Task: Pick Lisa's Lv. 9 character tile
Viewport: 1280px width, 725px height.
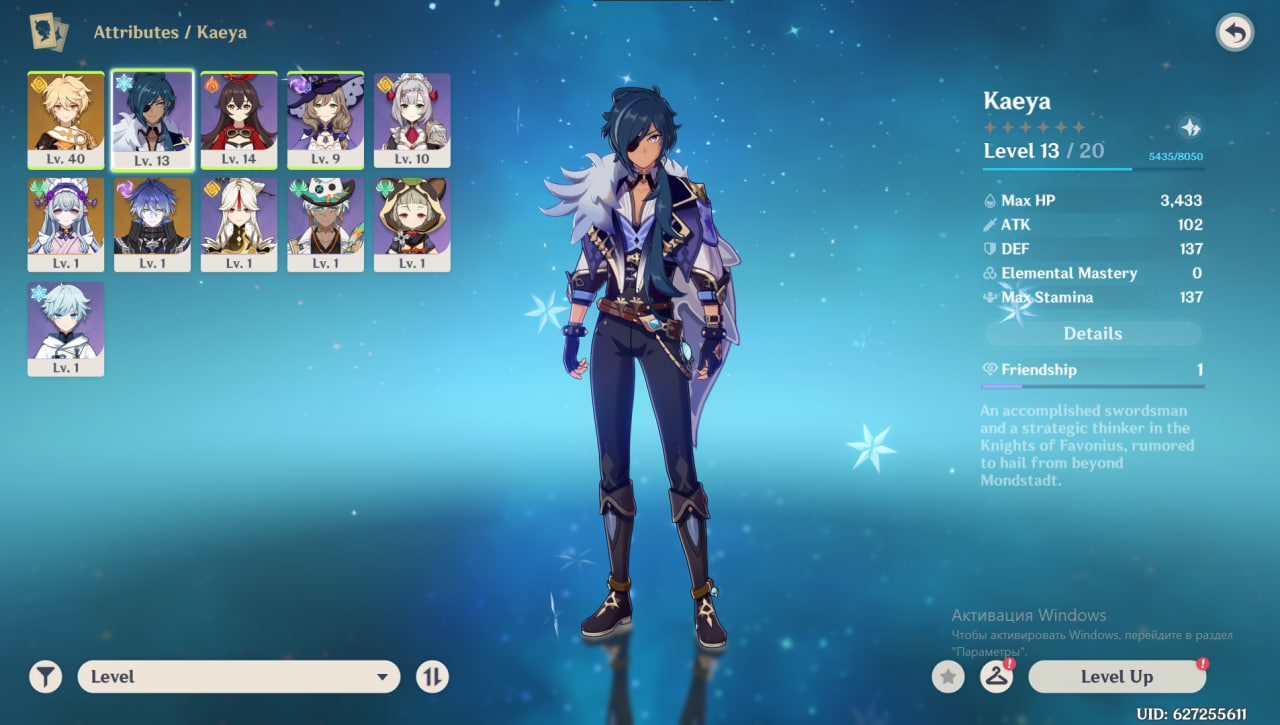Action: pyautogui.click(x=325, y=119)
